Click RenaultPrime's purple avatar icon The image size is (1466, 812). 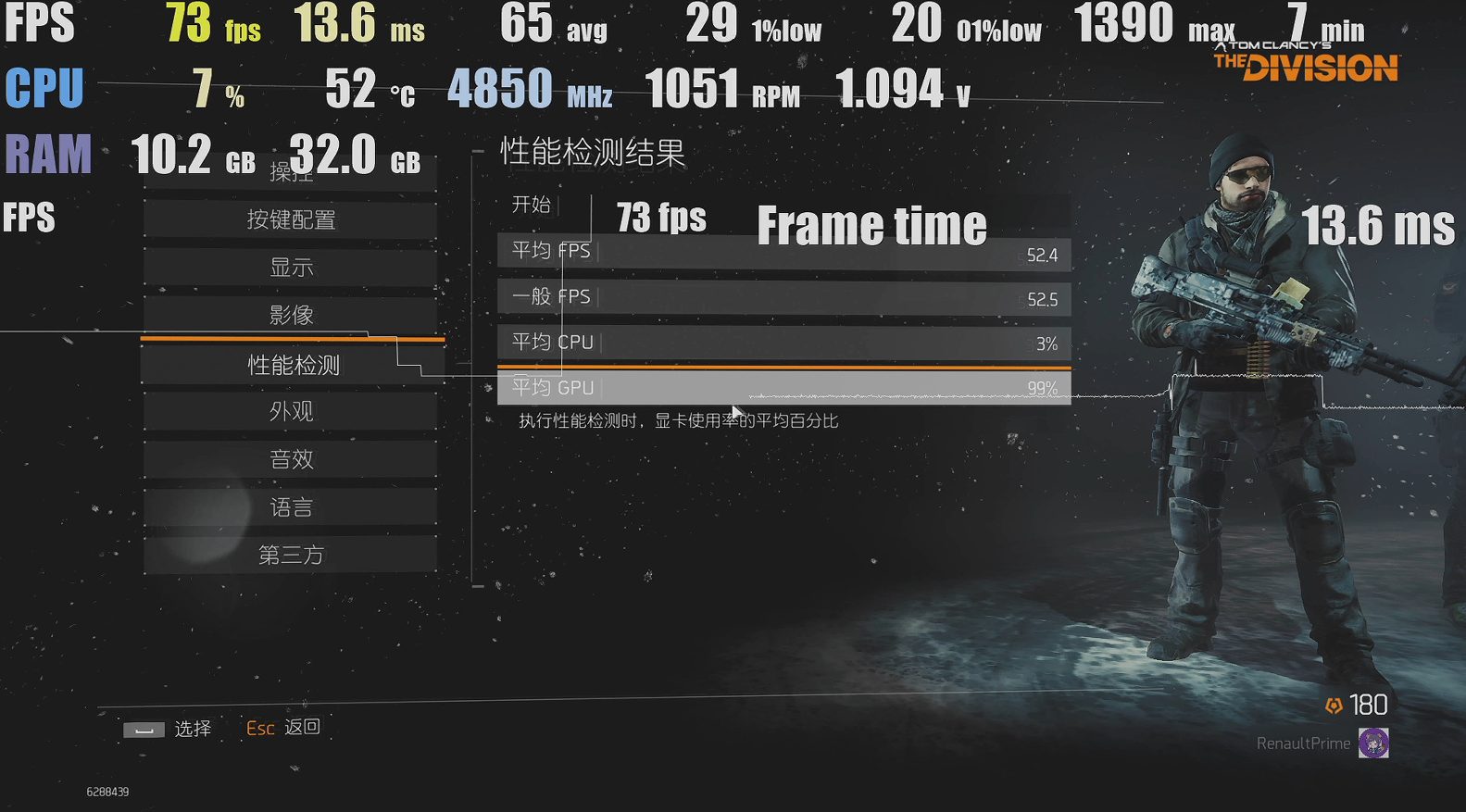pos(1374,743)
